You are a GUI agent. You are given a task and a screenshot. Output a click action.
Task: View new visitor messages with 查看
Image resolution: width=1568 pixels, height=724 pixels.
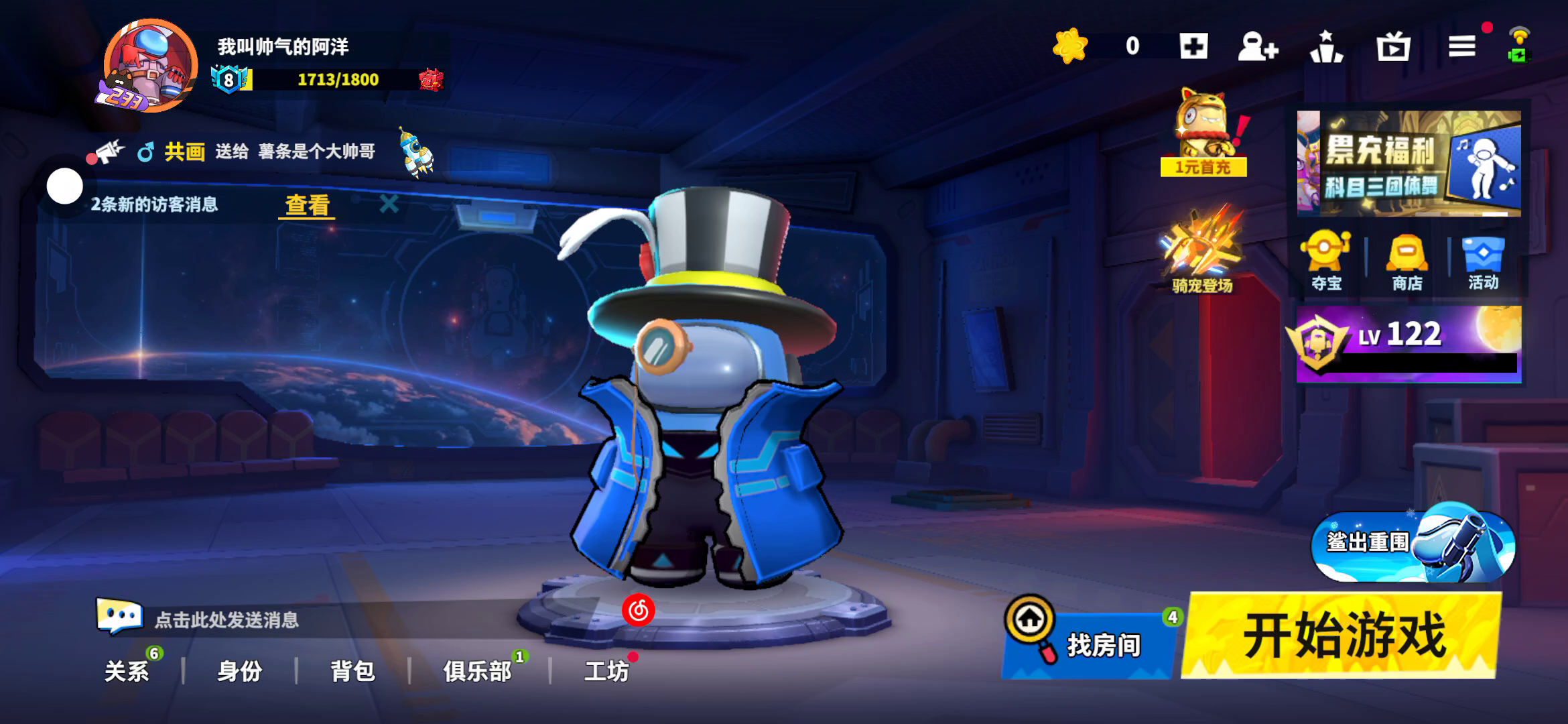[x=307, y=204]
